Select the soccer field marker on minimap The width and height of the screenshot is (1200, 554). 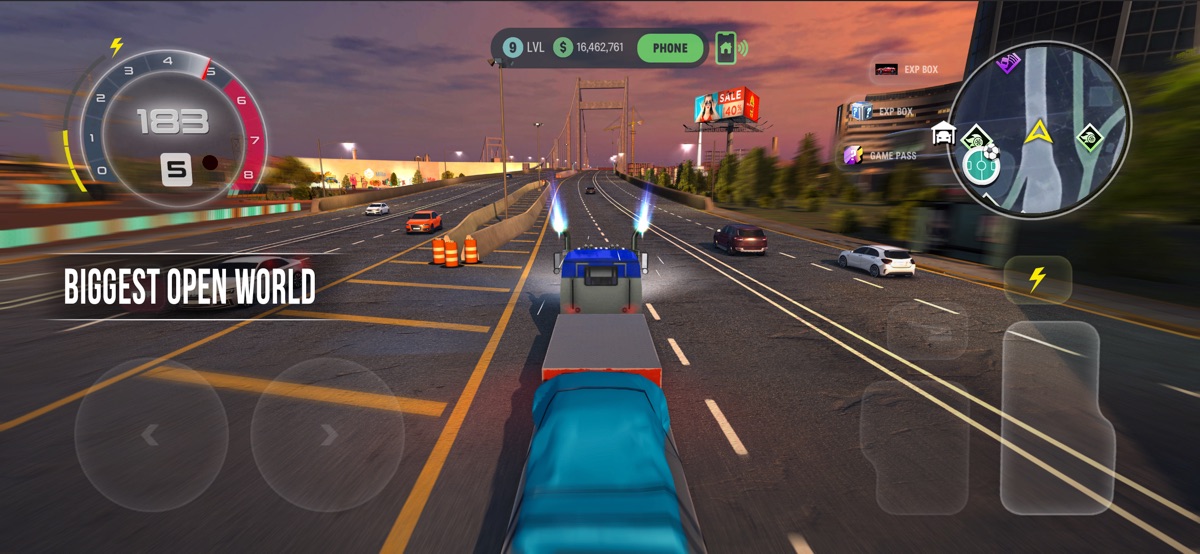tap(982, 165)
